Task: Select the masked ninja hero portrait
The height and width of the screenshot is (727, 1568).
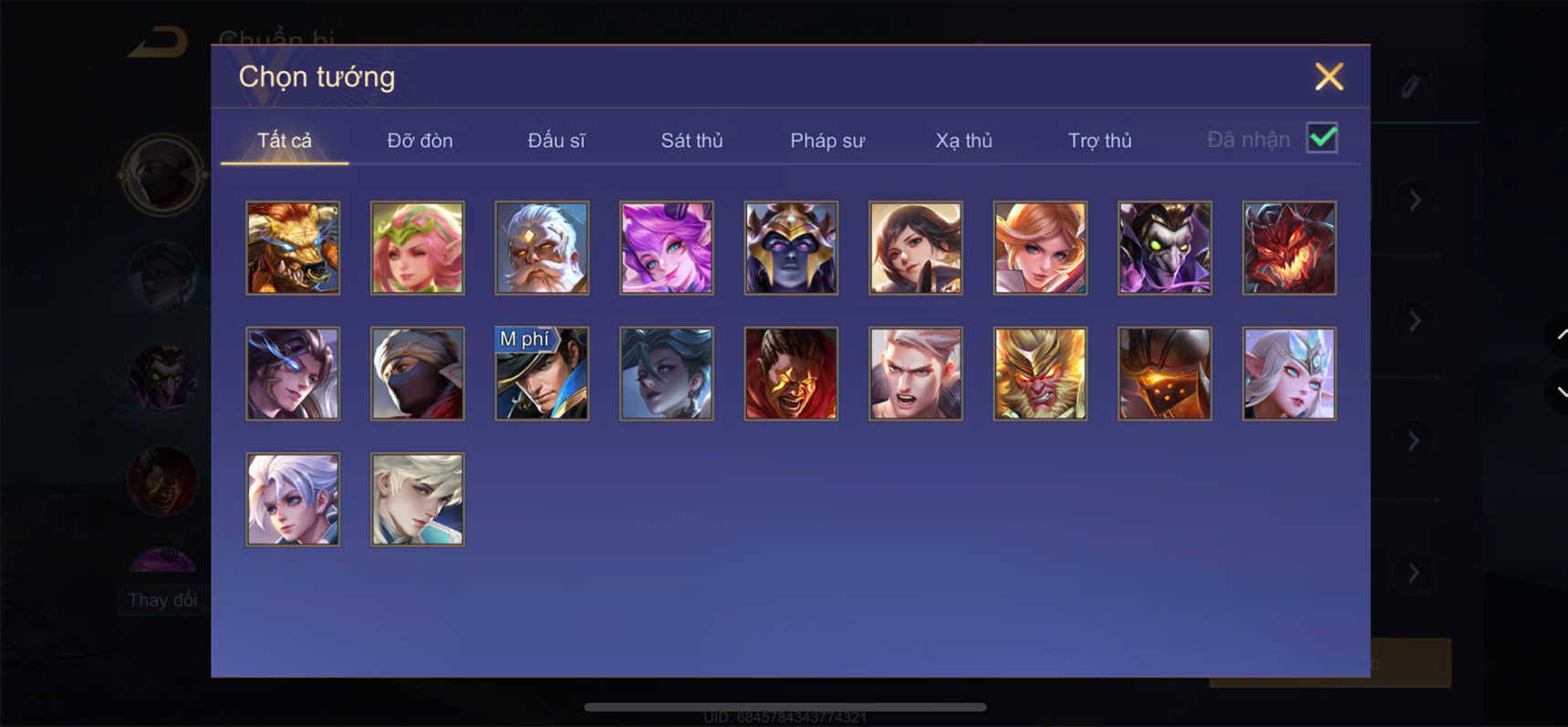Action: (x=417, y=372)
